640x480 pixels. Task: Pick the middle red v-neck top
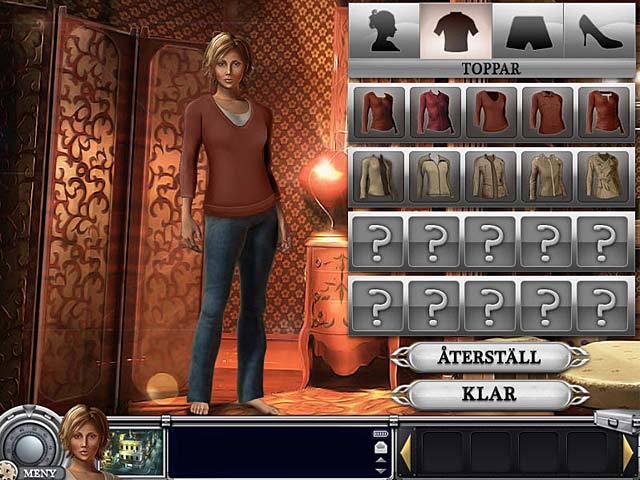491,112
